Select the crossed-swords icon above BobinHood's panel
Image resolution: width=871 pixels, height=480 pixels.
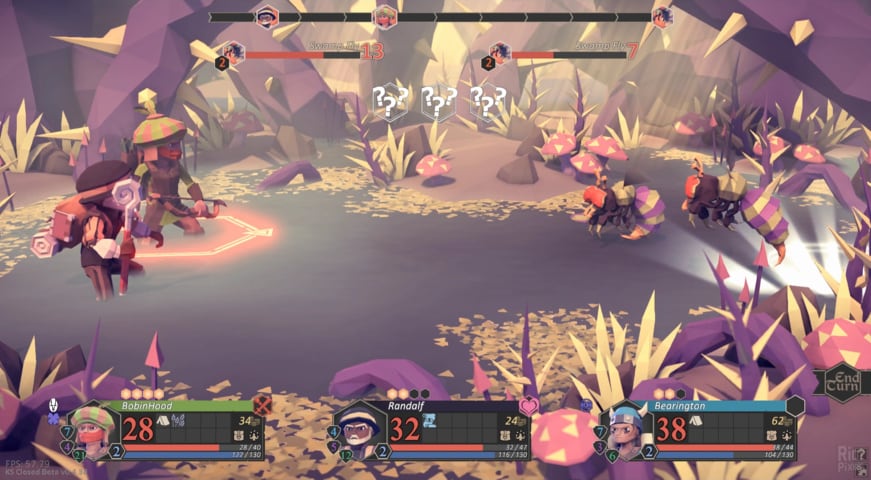tap(263, 405)
